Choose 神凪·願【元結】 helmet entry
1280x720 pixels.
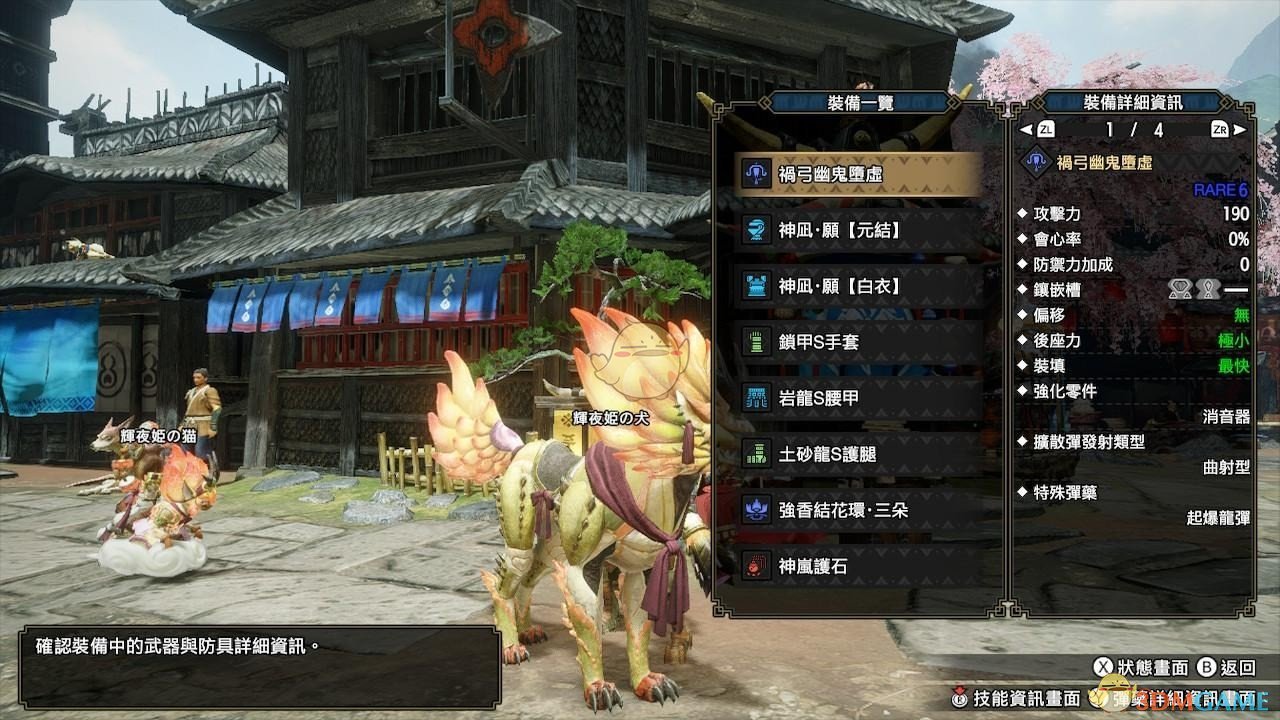858,231
